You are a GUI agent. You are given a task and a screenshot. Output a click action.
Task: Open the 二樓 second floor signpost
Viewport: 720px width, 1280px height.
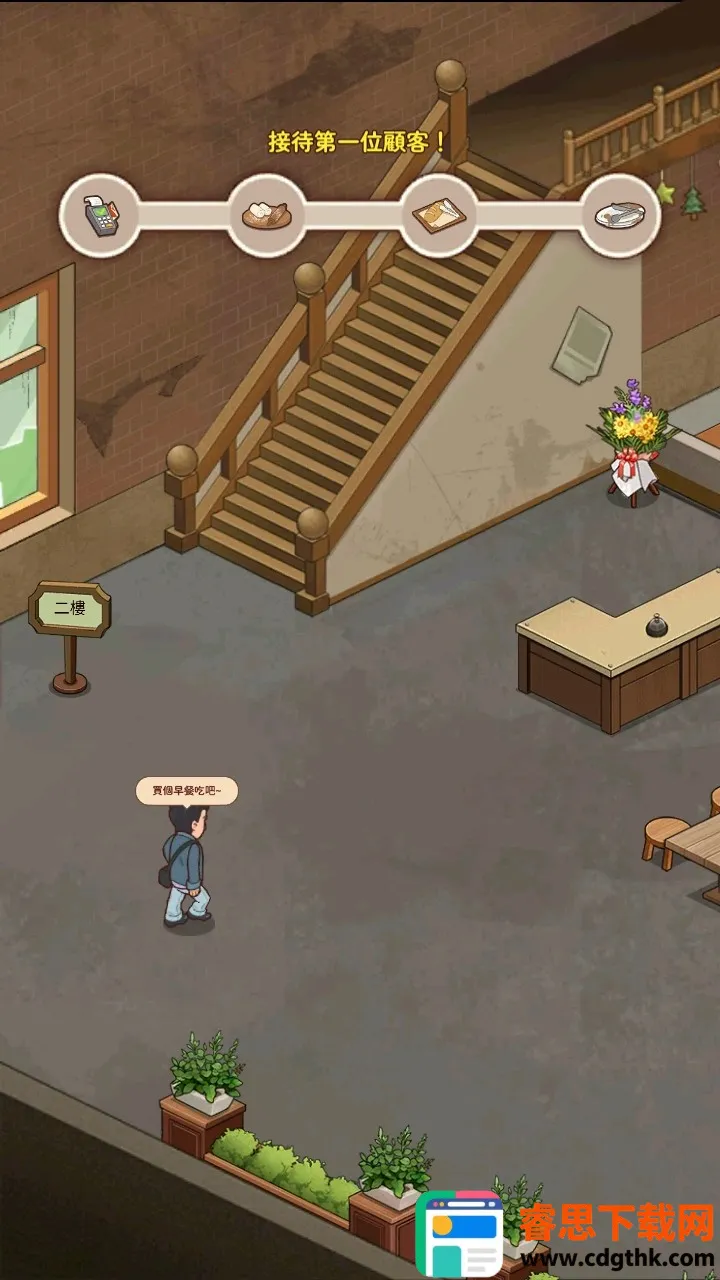(70, 609)
